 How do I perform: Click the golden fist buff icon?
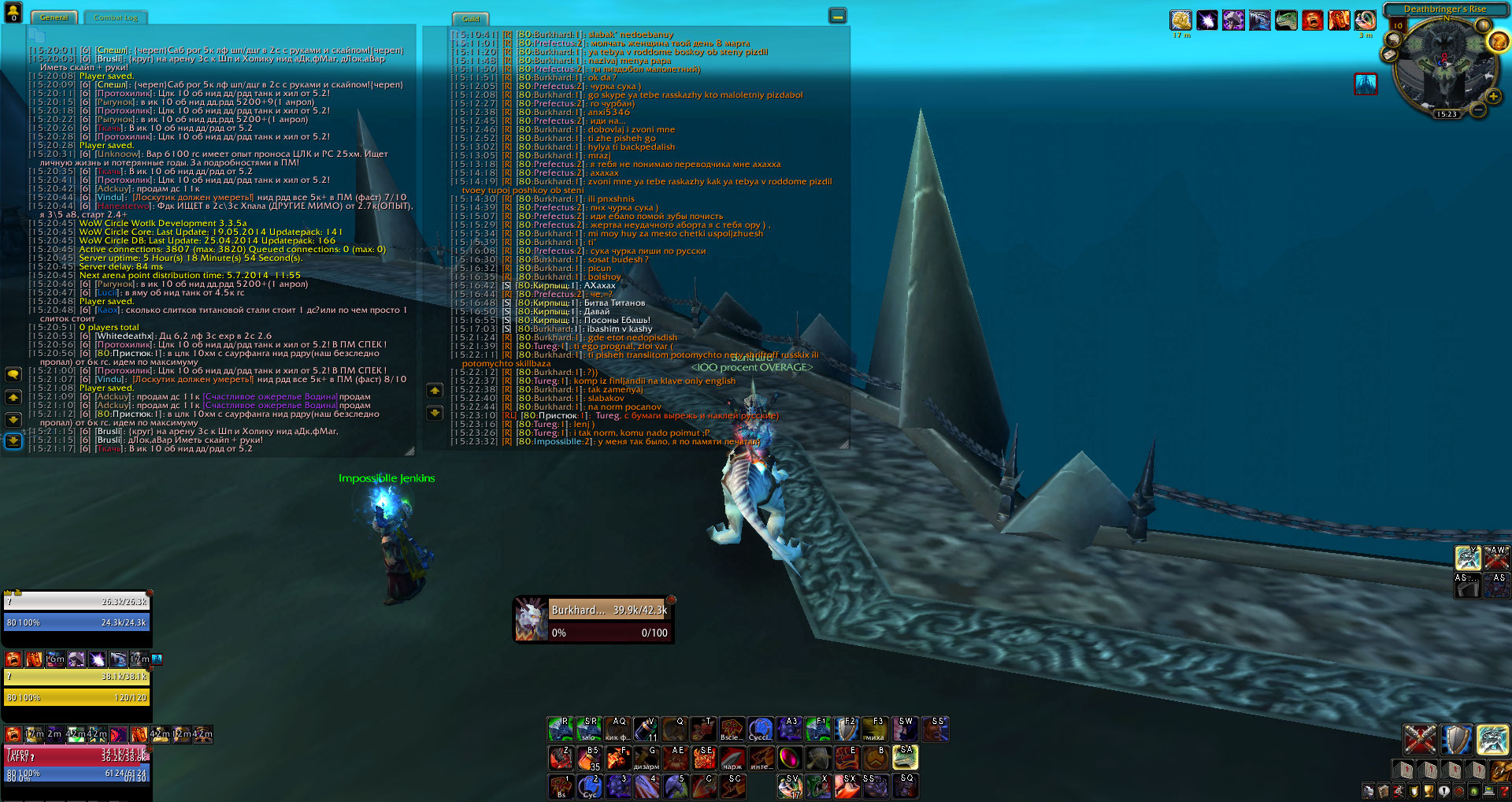click(x=1180, y=20)
